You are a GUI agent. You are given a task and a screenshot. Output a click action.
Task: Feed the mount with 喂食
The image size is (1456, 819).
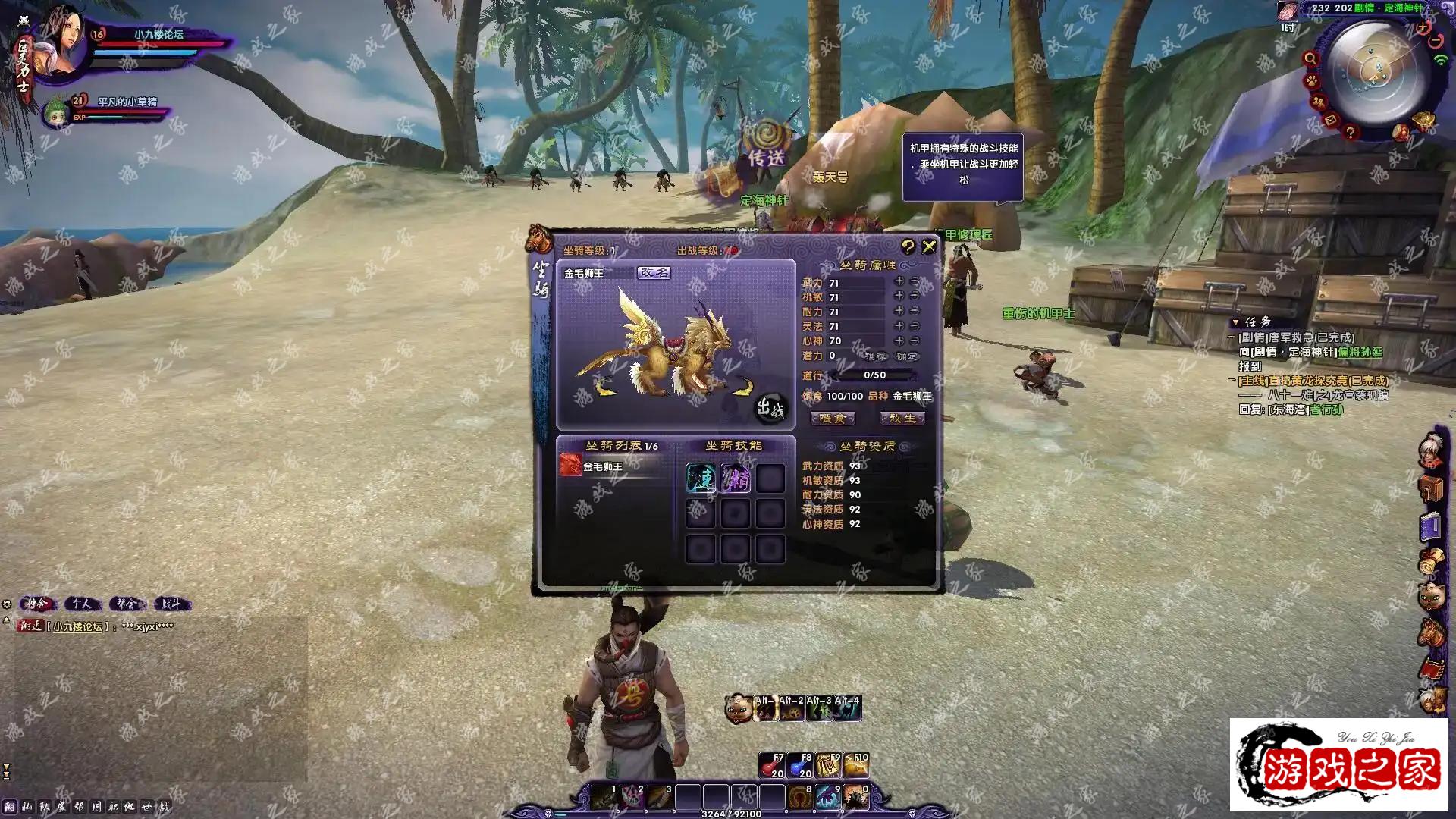833,419
